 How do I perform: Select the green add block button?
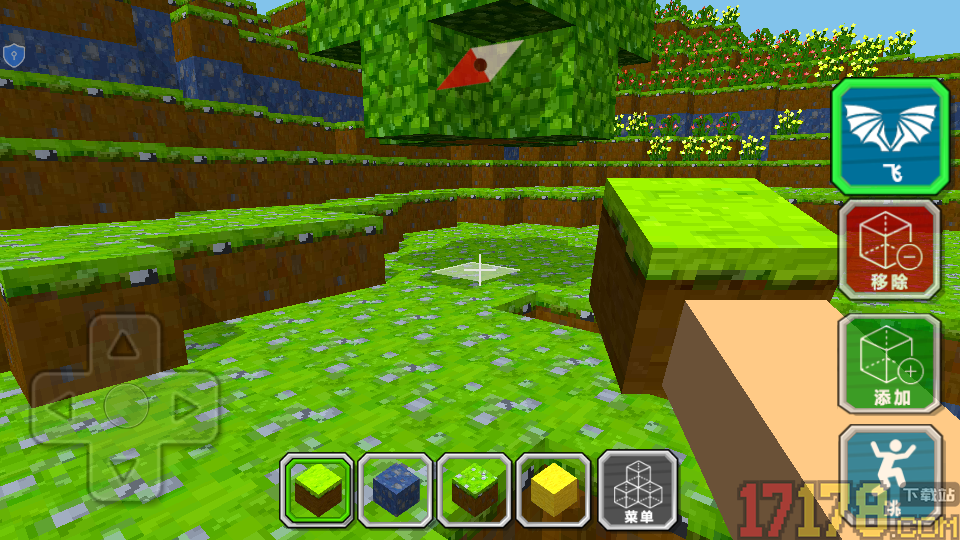tap(889, 364)
